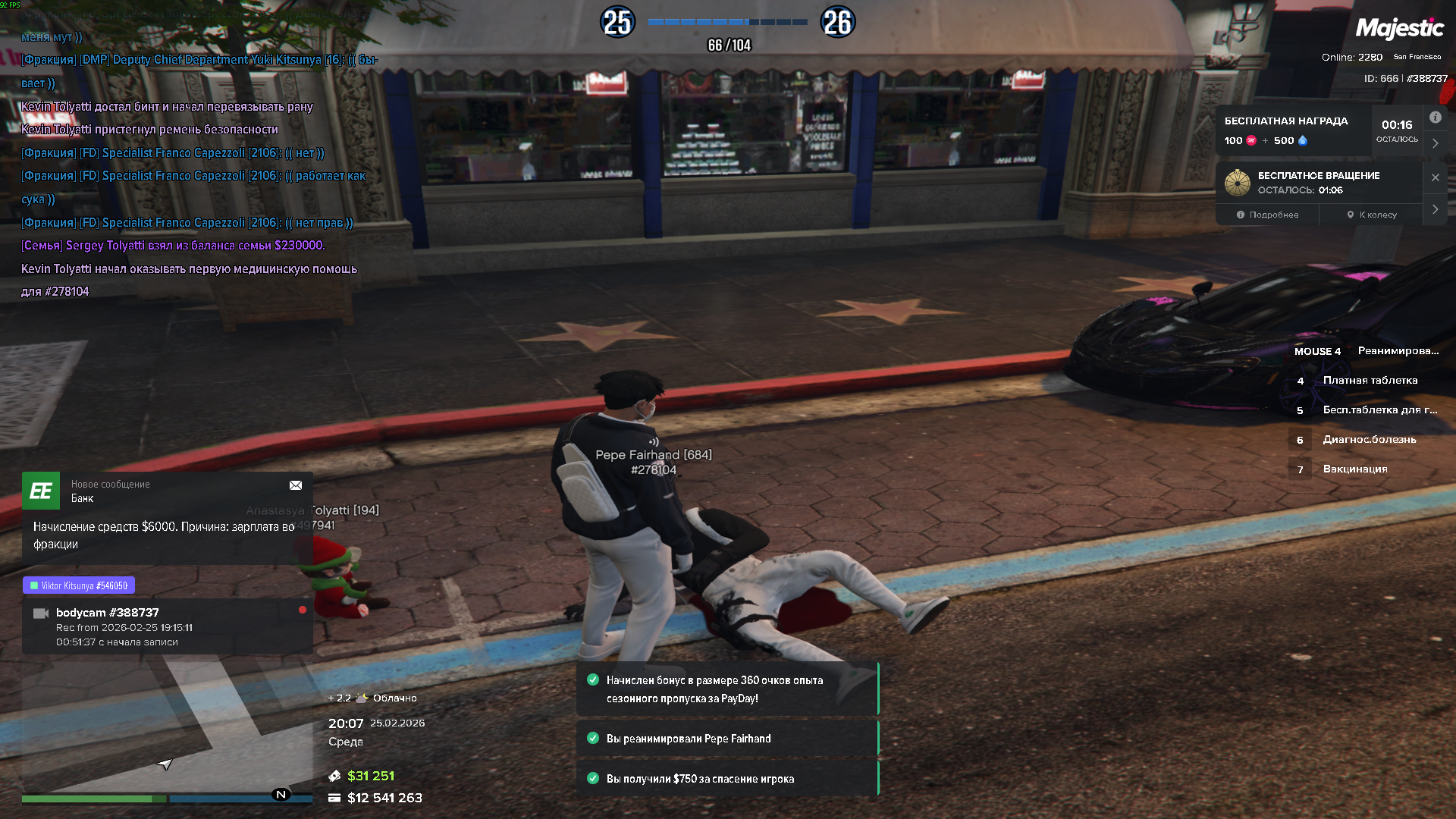Screen dimensions: 1456x819
Task: Choose the К колесу button
Action: [1371, 215]
